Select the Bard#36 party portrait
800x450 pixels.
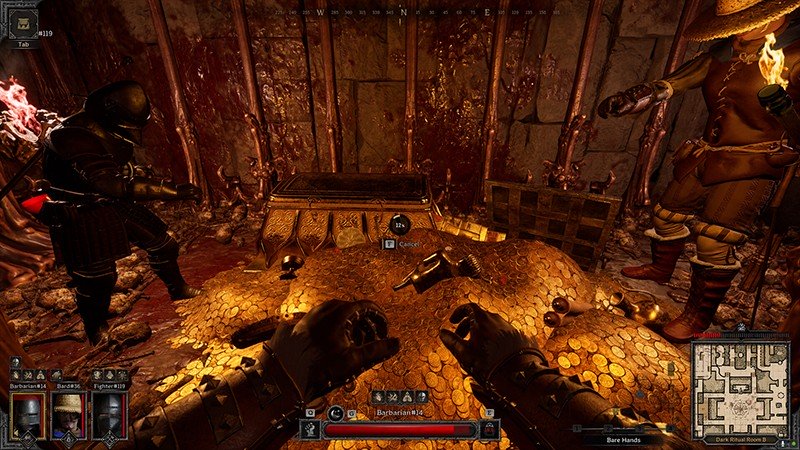coord(67,414)
